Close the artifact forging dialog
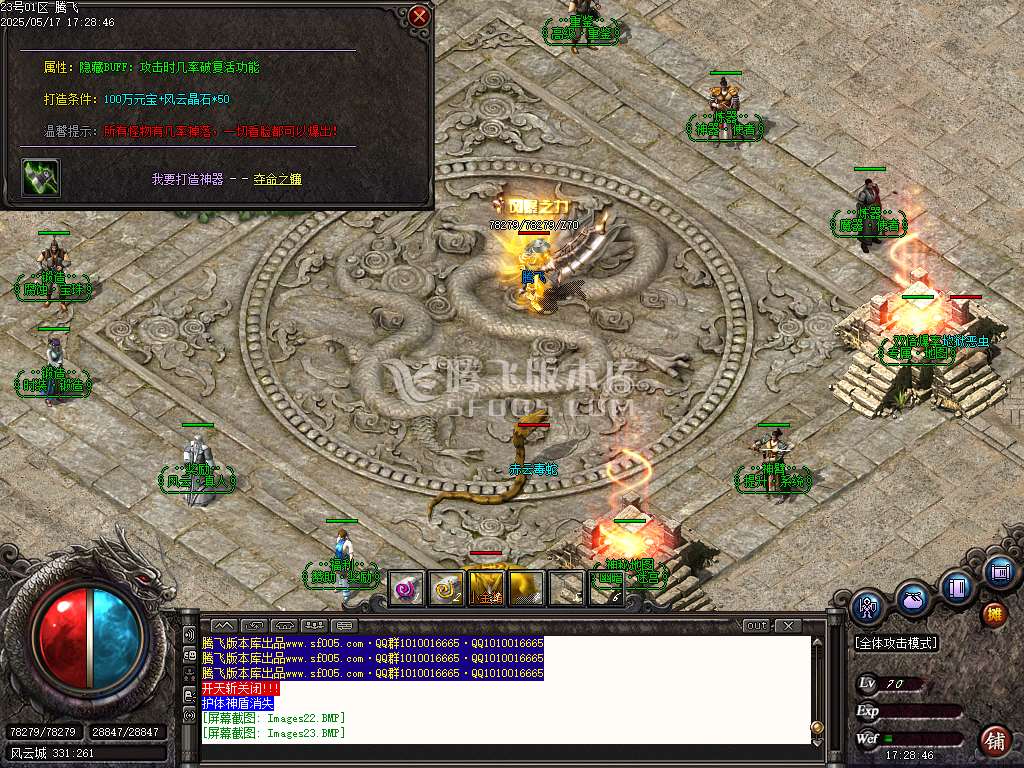This screenshot has height=768, width=1024. pos(420,16)
